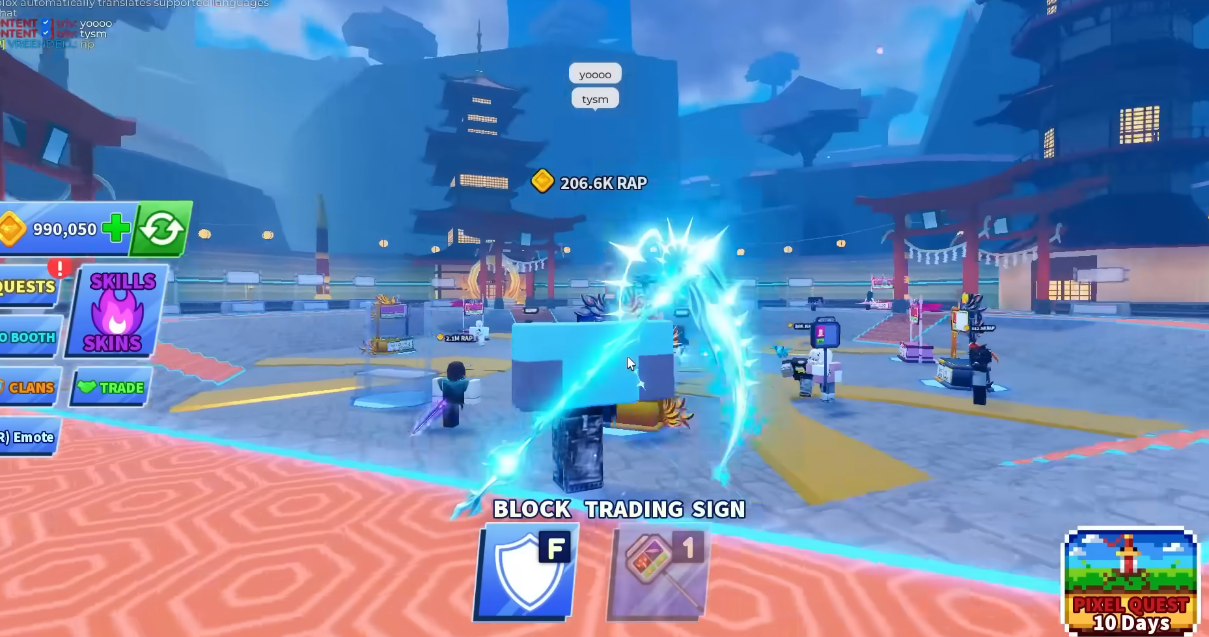Open the Clans menu
Screen dimensions: 1209x637
[28, 387]
